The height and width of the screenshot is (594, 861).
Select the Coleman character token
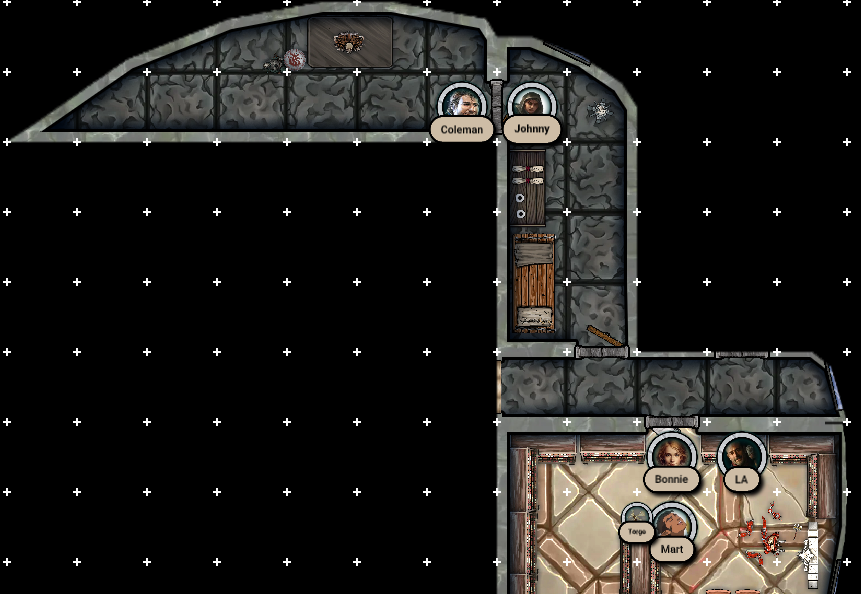coord(461,105)
